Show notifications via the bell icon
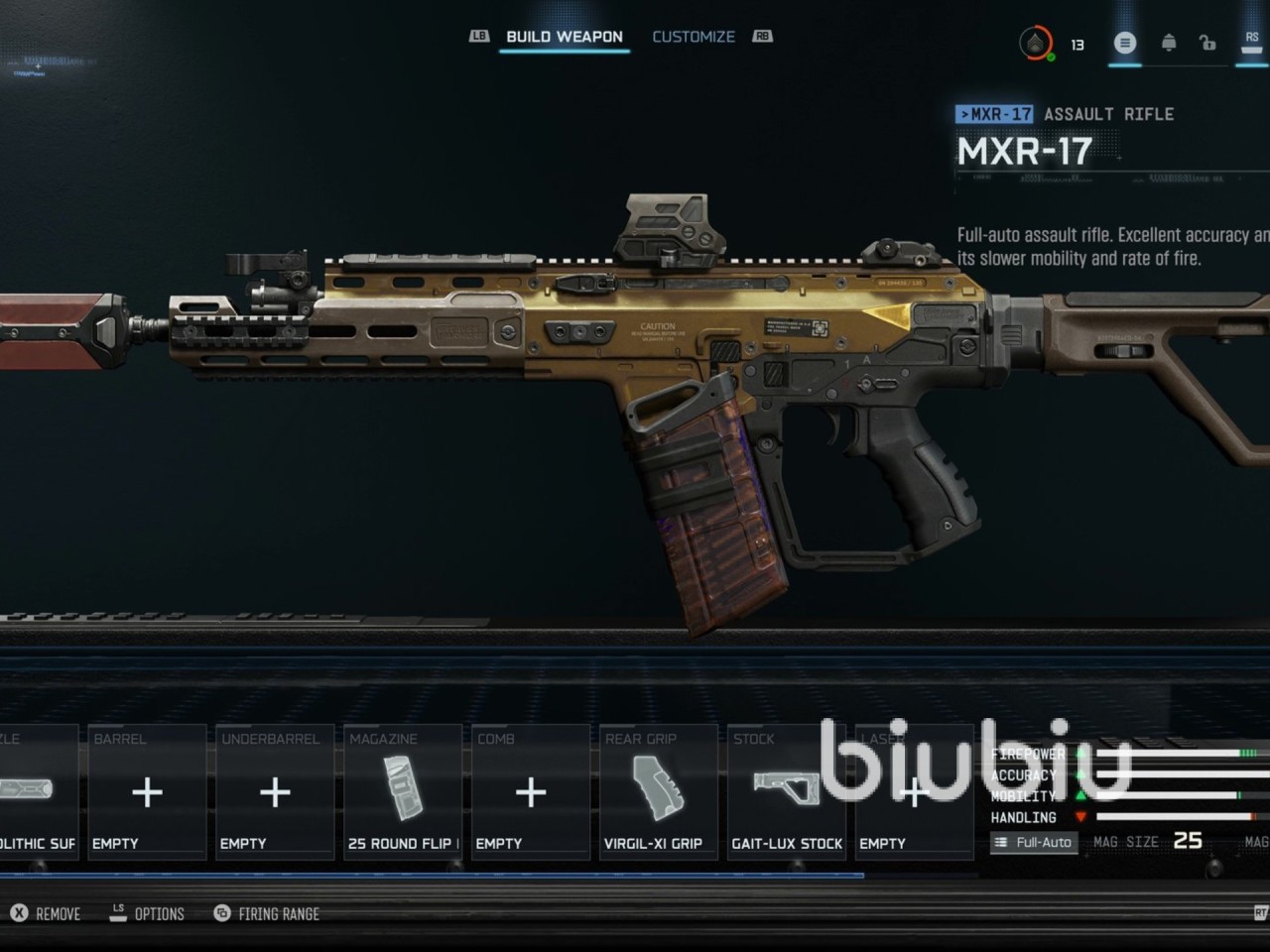 pyautogui.click(x=1169, y=43)
